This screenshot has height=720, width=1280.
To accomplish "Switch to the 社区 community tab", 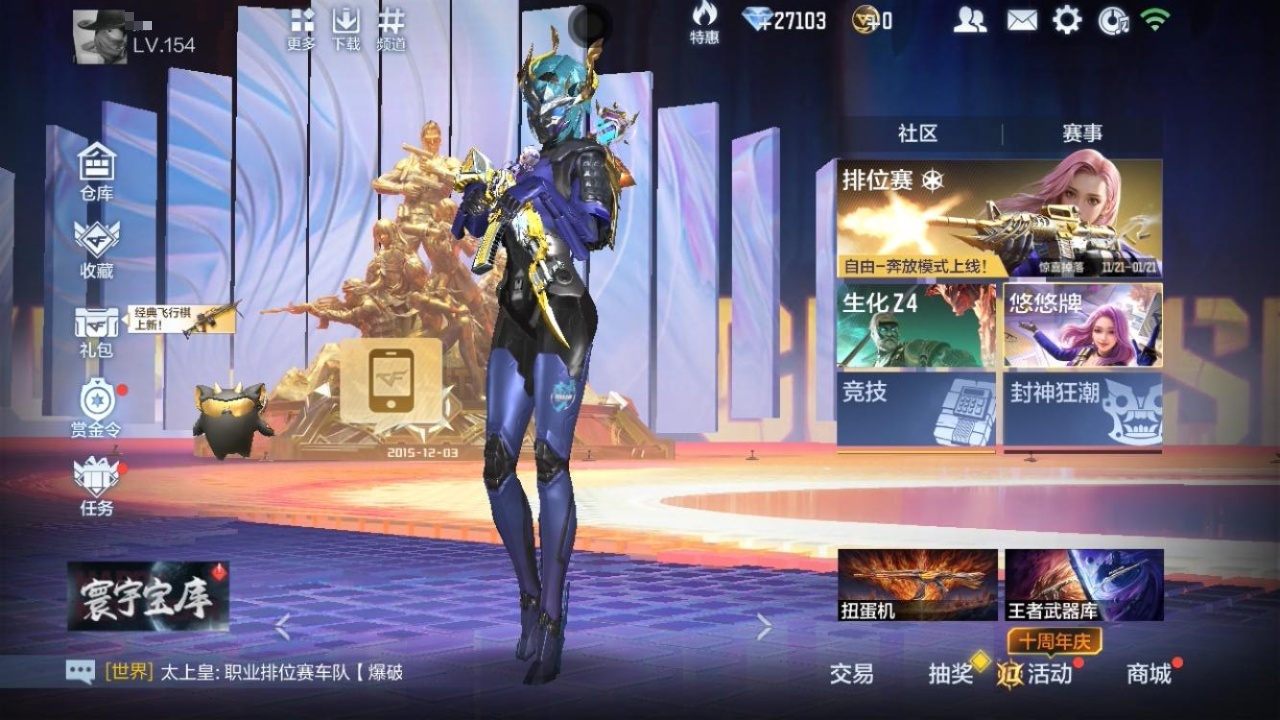I will (x=917, y=134).
